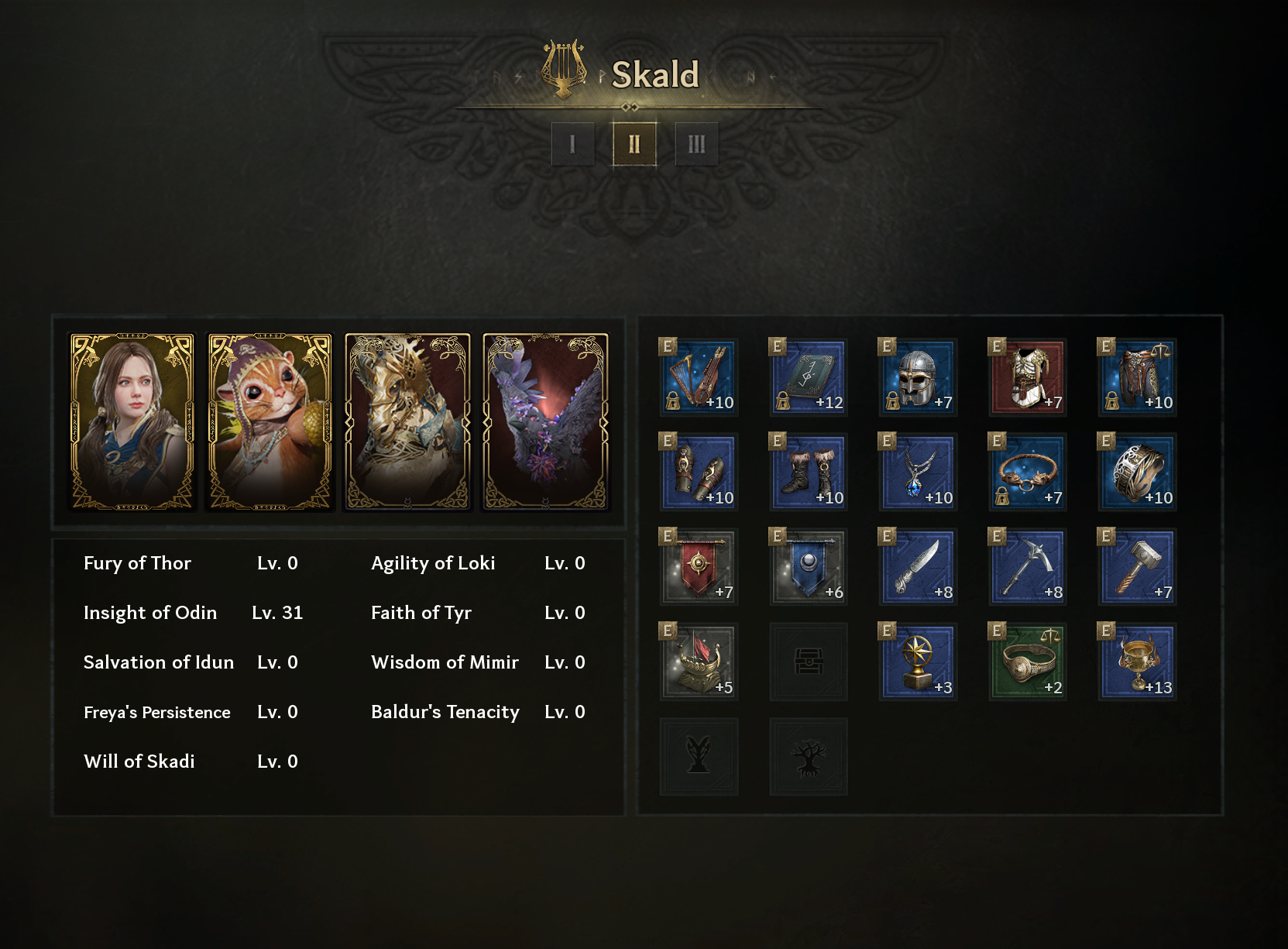Select the hammer tool slot

(x=1138, y=567)
